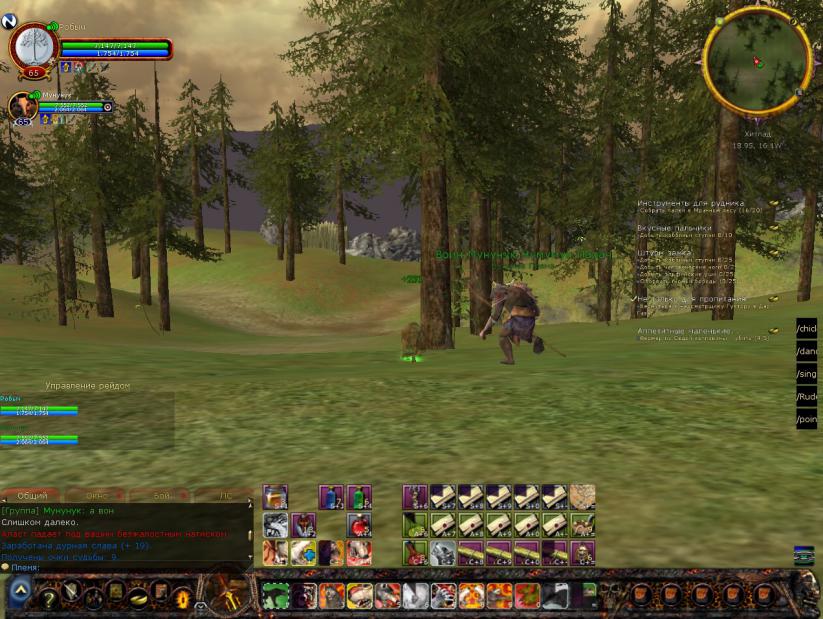Use the red potion quickslot
823x619 pixels.
[359, 525]
